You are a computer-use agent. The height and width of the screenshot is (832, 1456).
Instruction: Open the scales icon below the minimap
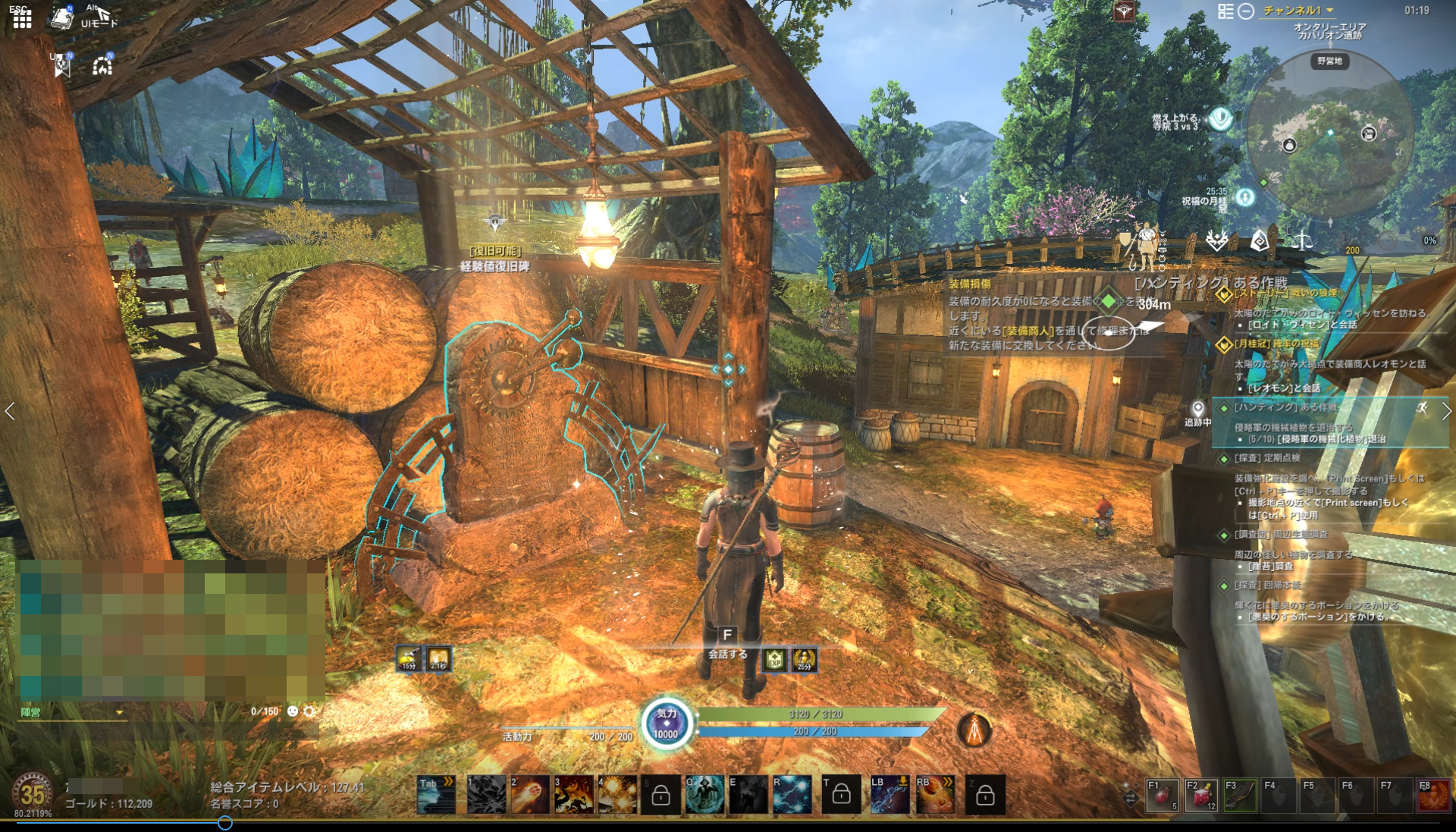(1302, 242)
